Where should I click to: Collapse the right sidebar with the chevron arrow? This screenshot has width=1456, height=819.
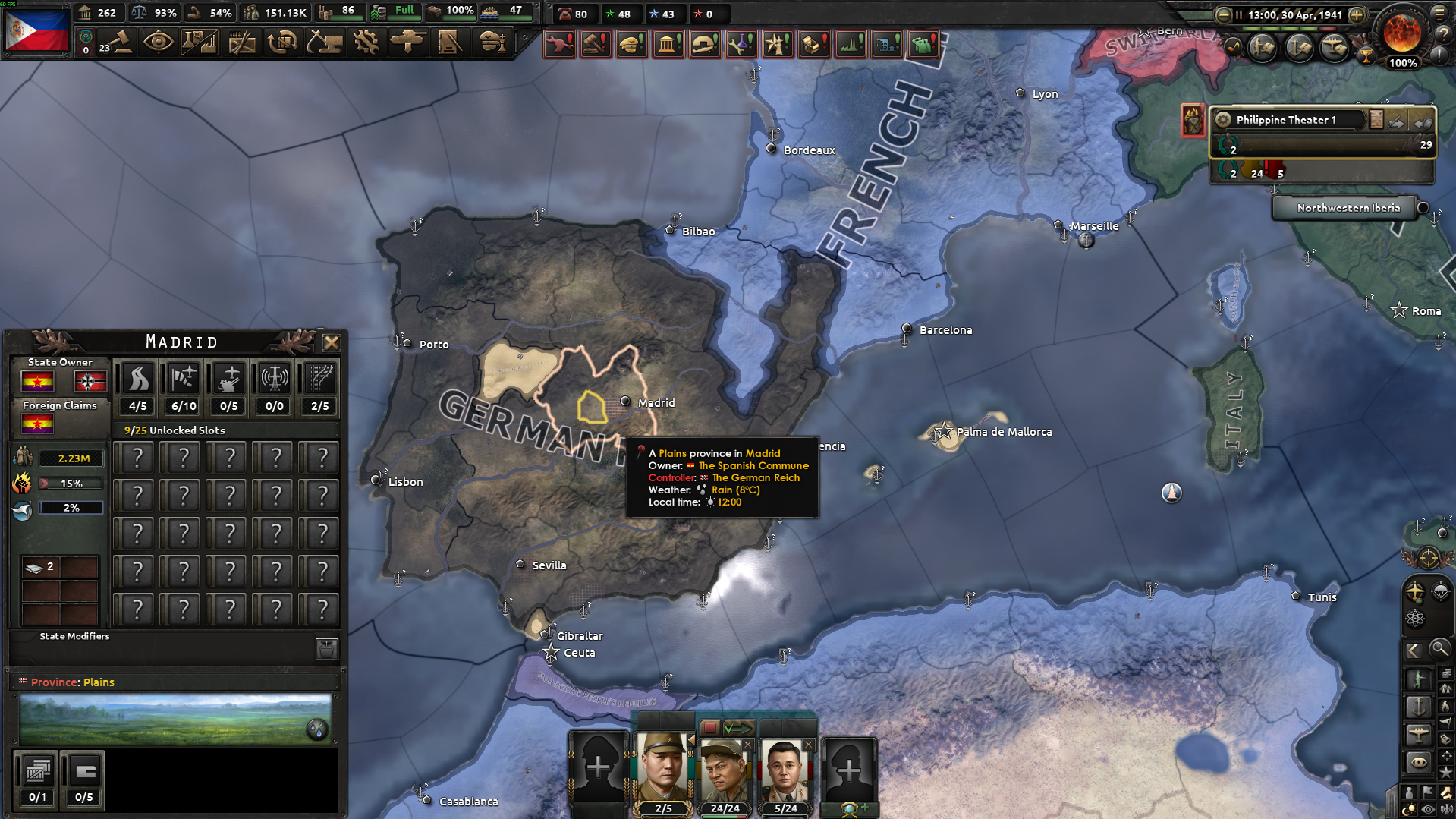[x=1414, y=649]
